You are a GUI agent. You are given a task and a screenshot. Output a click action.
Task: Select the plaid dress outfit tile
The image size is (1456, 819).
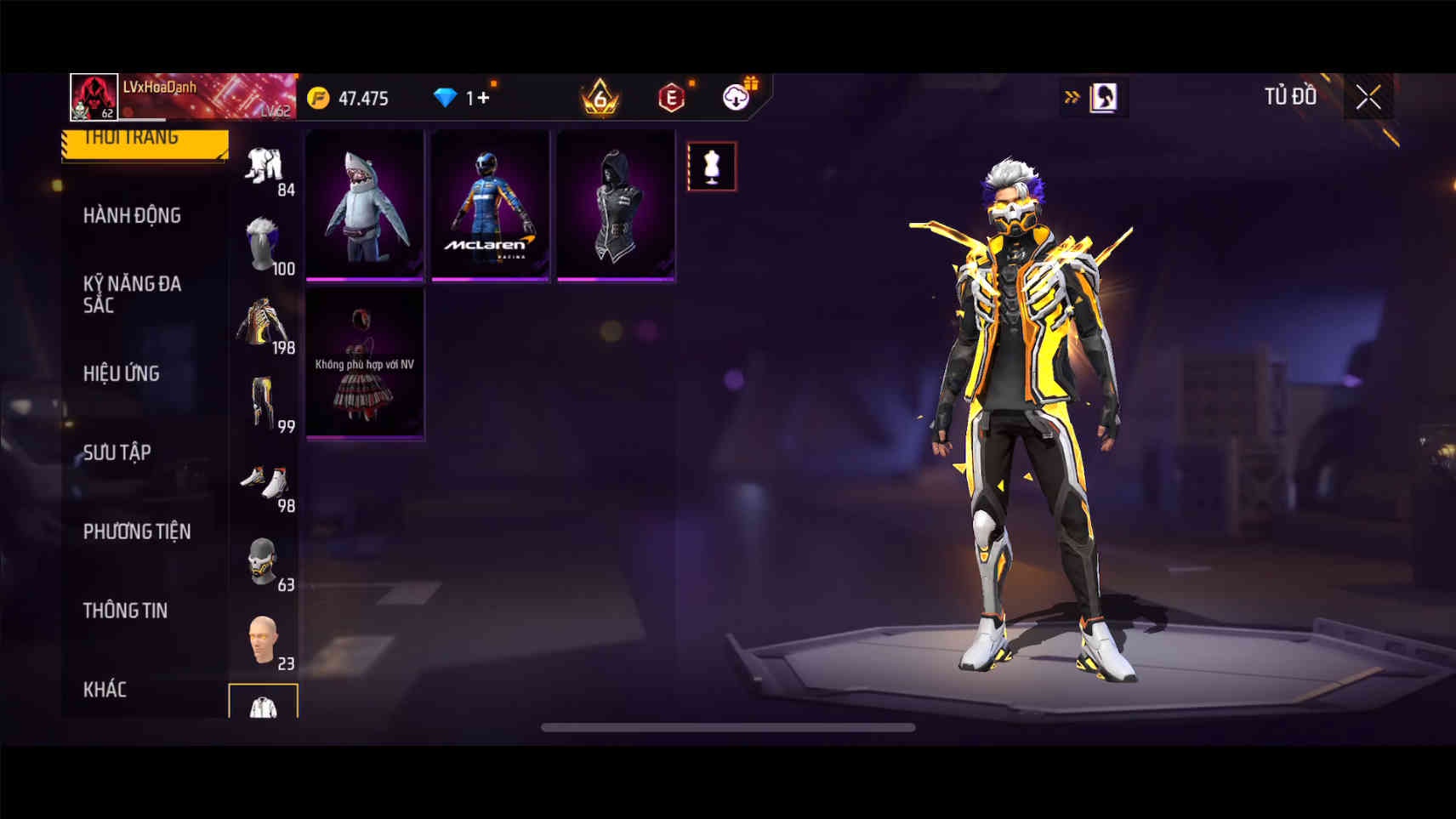click(x=365, y=363)
